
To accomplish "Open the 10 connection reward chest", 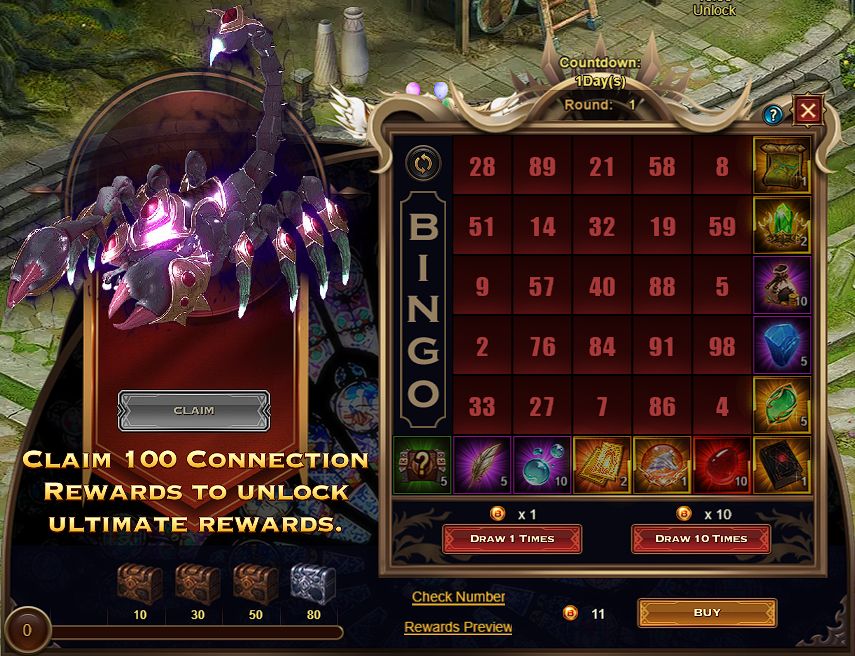I will (x=139, y=583).
